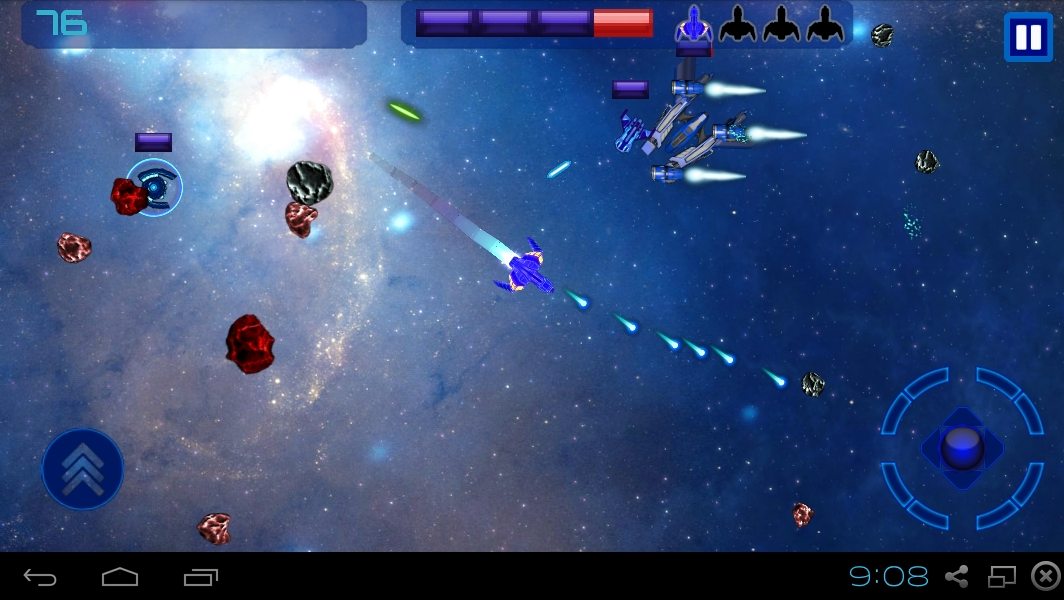The height and width of the screenshot is (600, 1064).
Task: Open the share icon in system bar
Action: point(957,576)
